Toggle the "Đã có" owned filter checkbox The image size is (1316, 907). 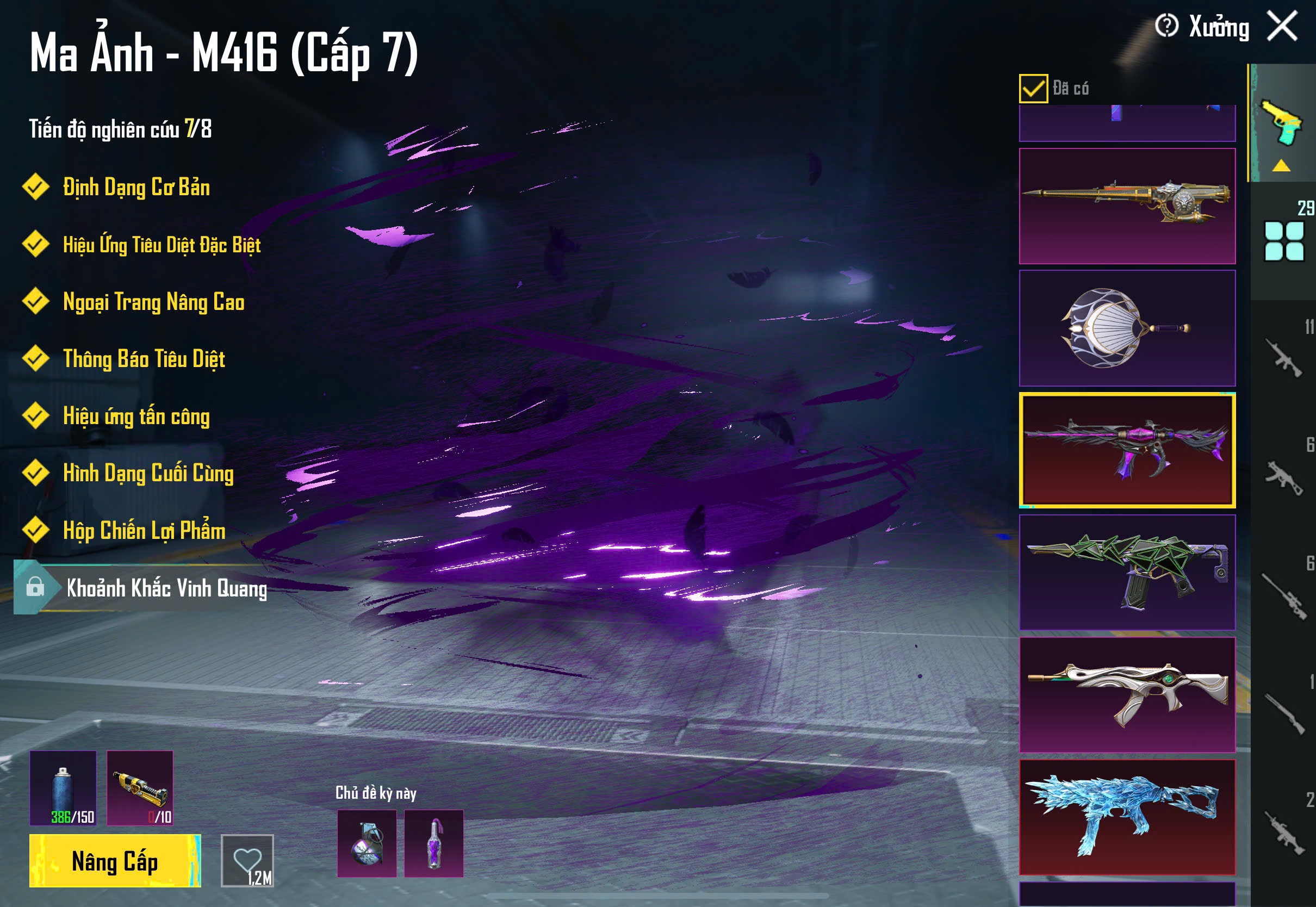tap(1033, 89)
